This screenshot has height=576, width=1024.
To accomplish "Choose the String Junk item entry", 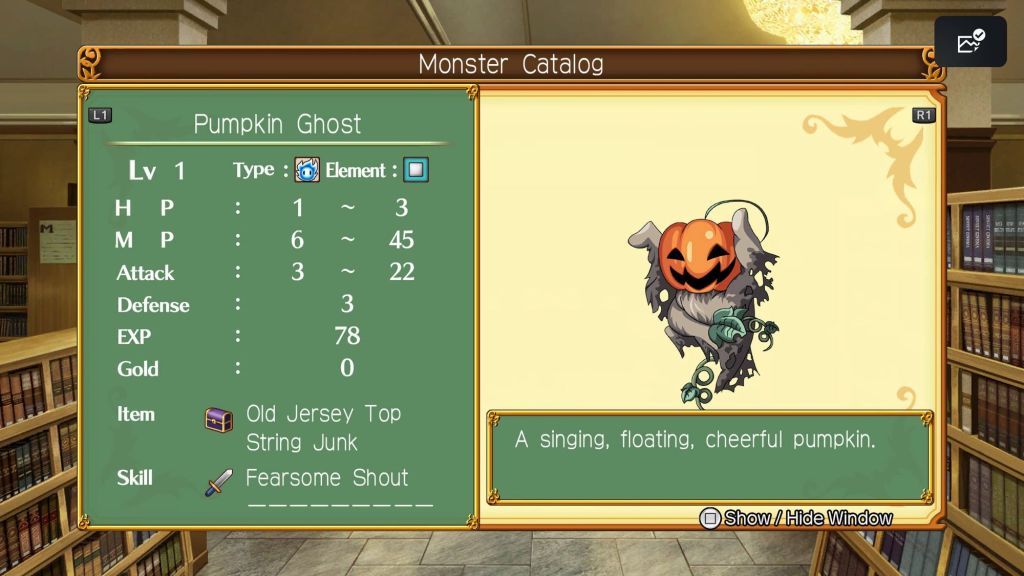I will (301, 442).
